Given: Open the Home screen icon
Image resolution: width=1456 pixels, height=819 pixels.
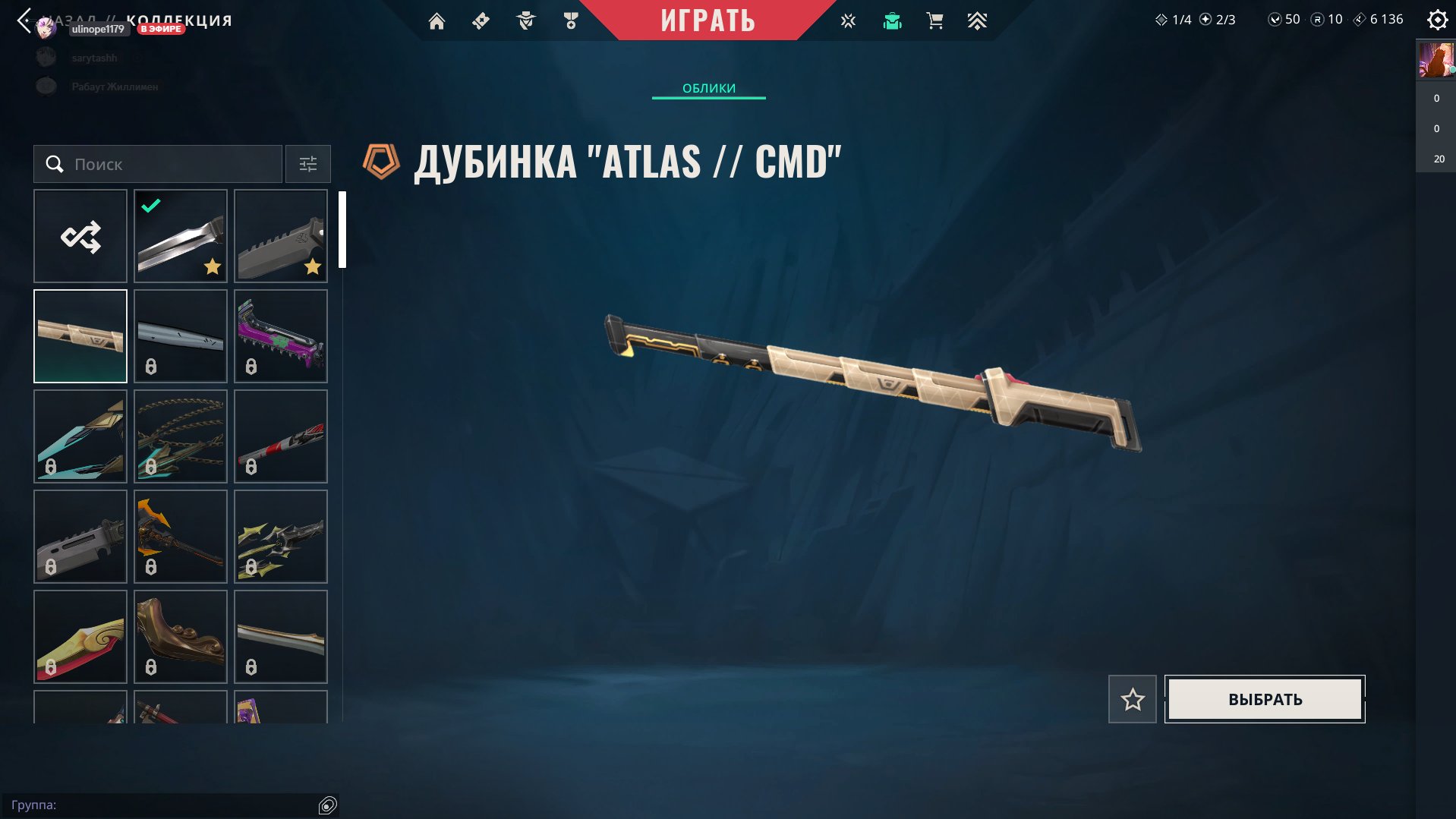Looking at the screenshot, I should pyautogui.click(x=436, y=20).
